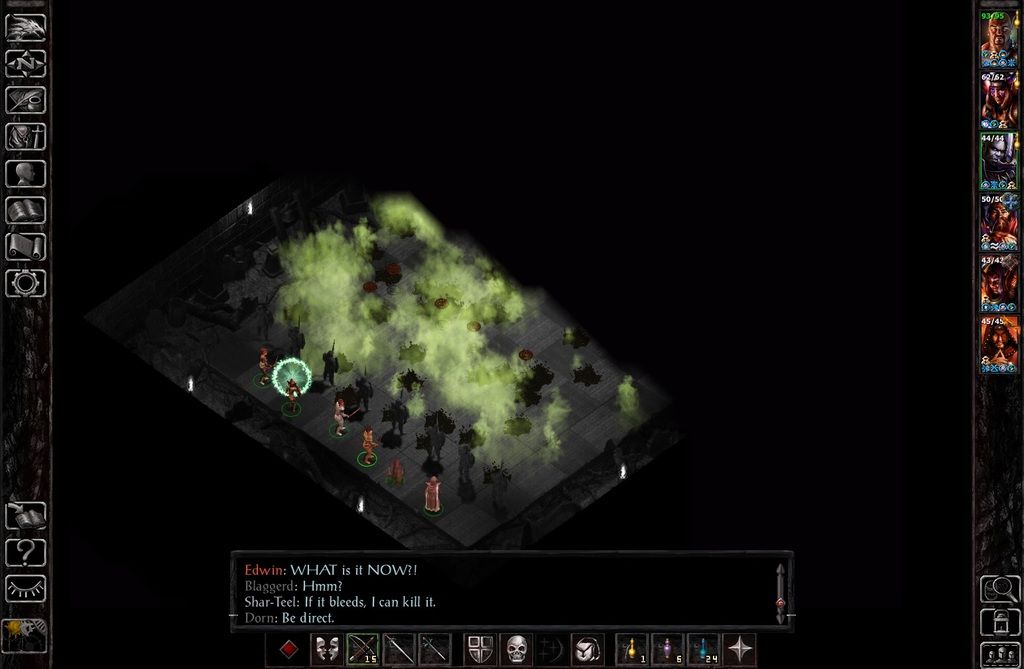The height and width of the screenshot is (669, 1024).
Task: Click the skull ability button
Action: pos(516,649)
